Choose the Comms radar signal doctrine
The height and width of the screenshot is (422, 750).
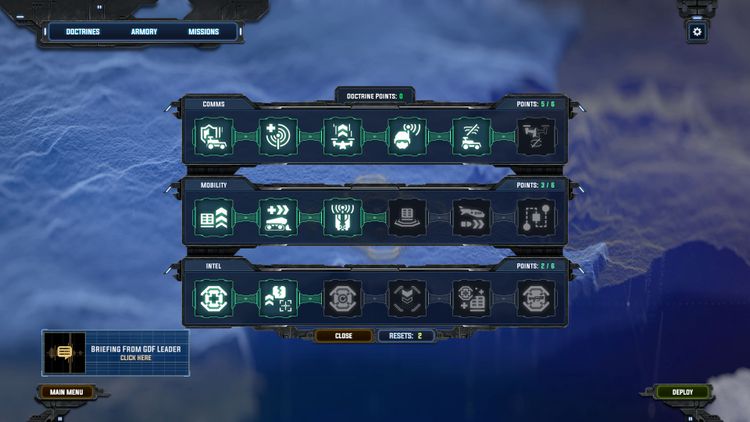tap(279, 137)
